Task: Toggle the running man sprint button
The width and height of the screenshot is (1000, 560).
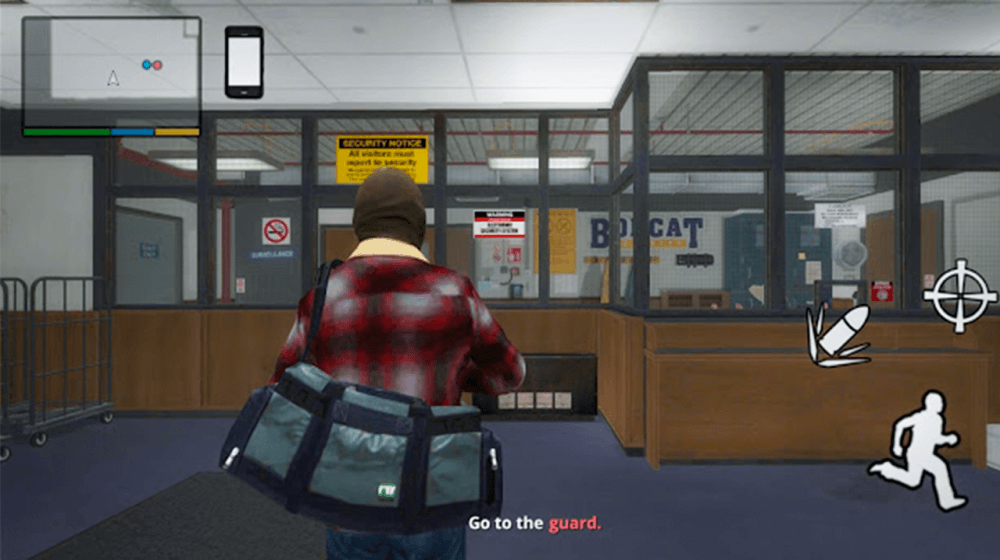Action: 920,451
